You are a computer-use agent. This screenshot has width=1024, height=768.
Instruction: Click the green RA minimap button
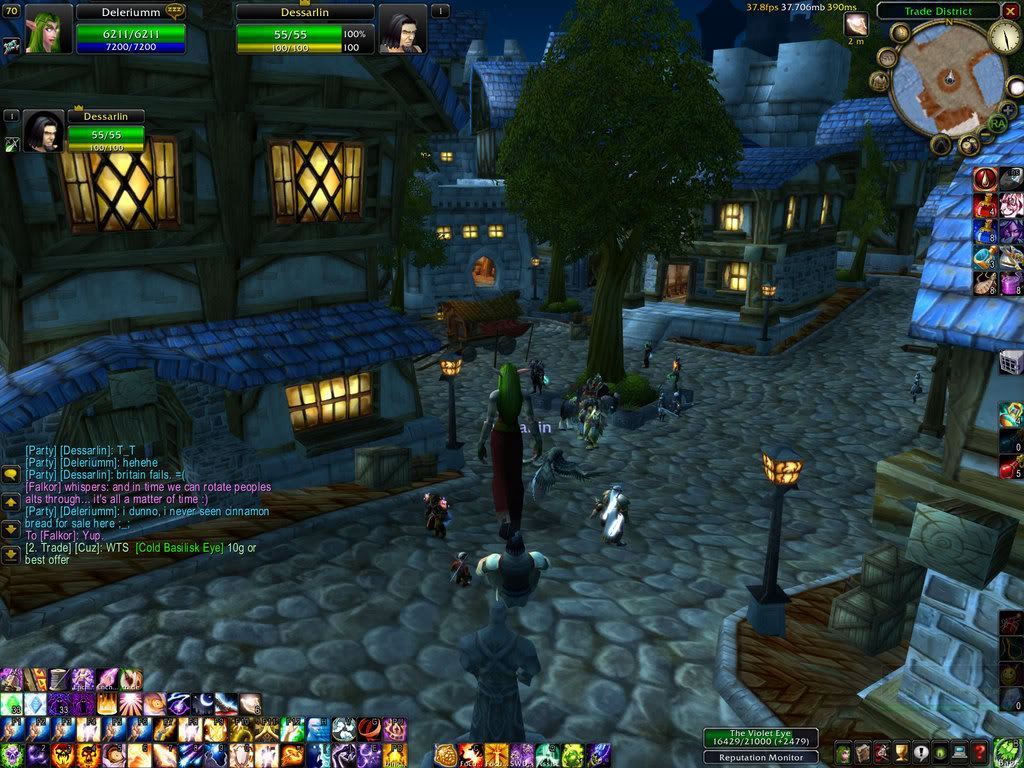click(996, 123)
